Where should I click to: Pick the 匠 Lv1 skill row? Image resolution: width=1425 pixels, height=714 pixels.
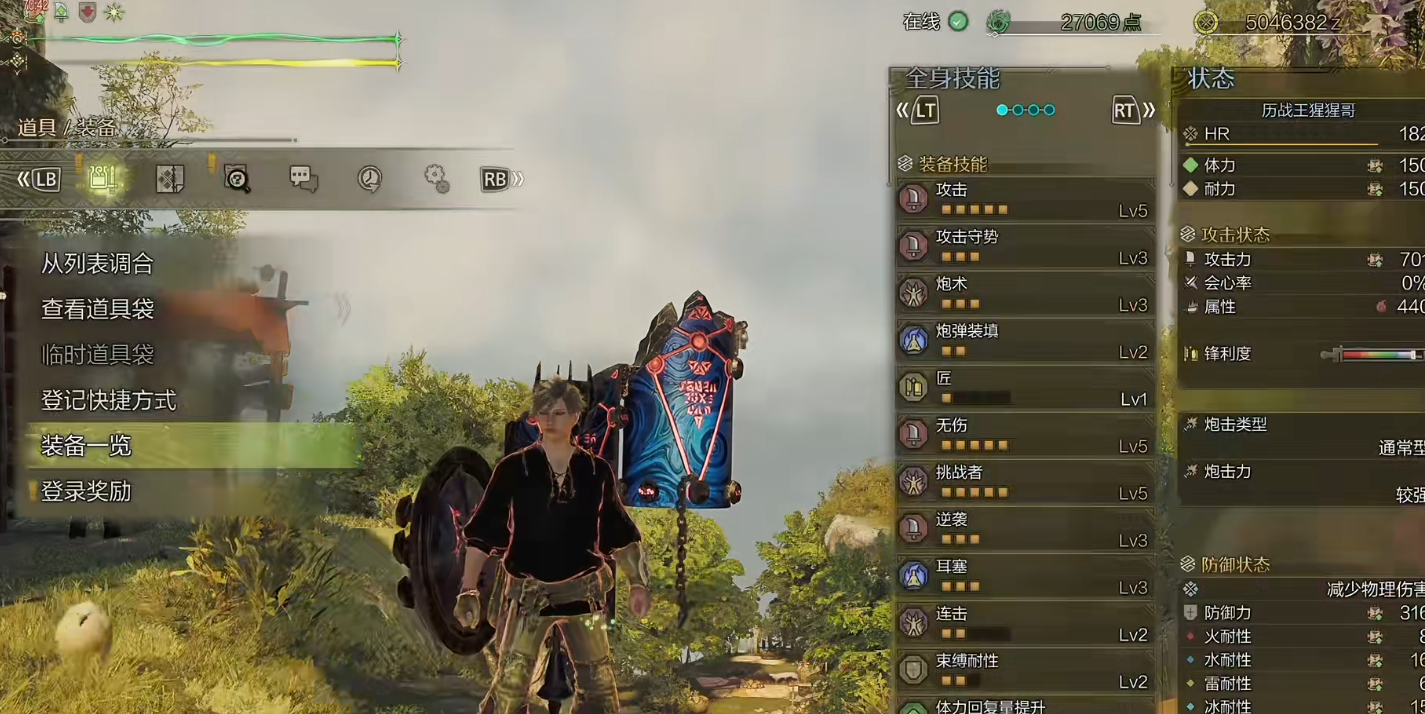coord(1025,388)
